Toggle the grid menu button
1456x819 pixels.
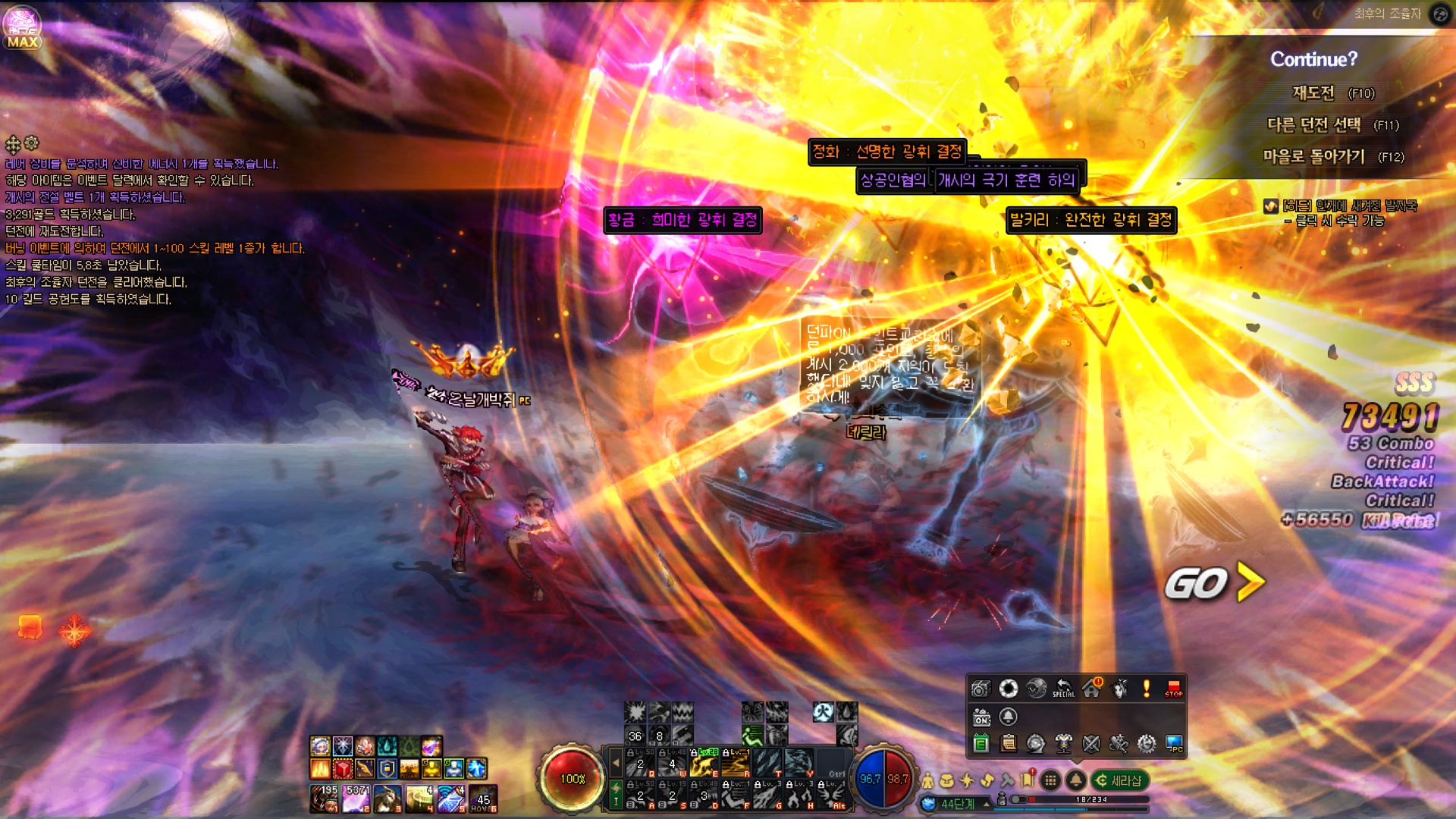click(x=1050, y=780)
